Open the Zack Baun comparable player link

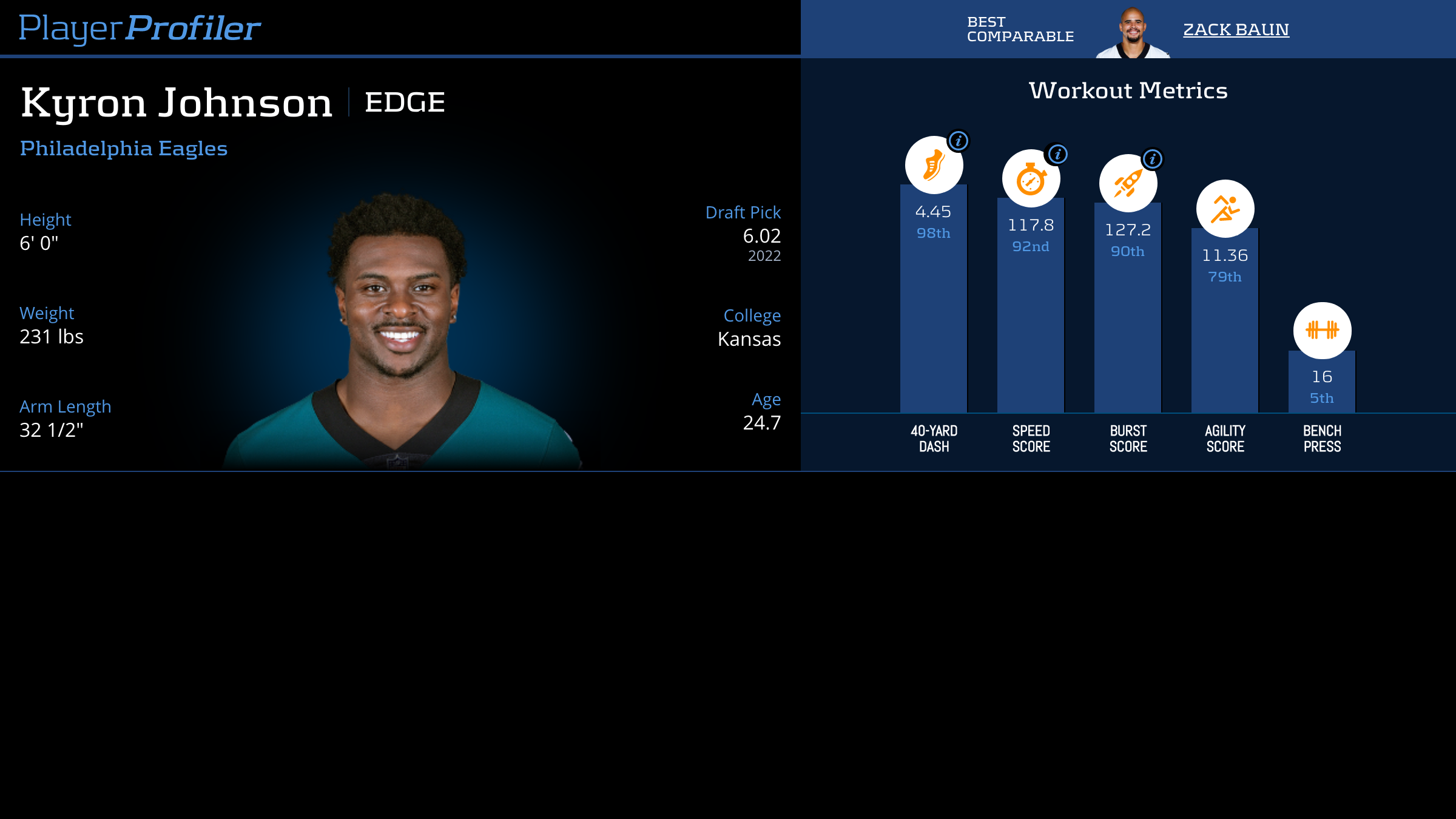coord(1236,30)
